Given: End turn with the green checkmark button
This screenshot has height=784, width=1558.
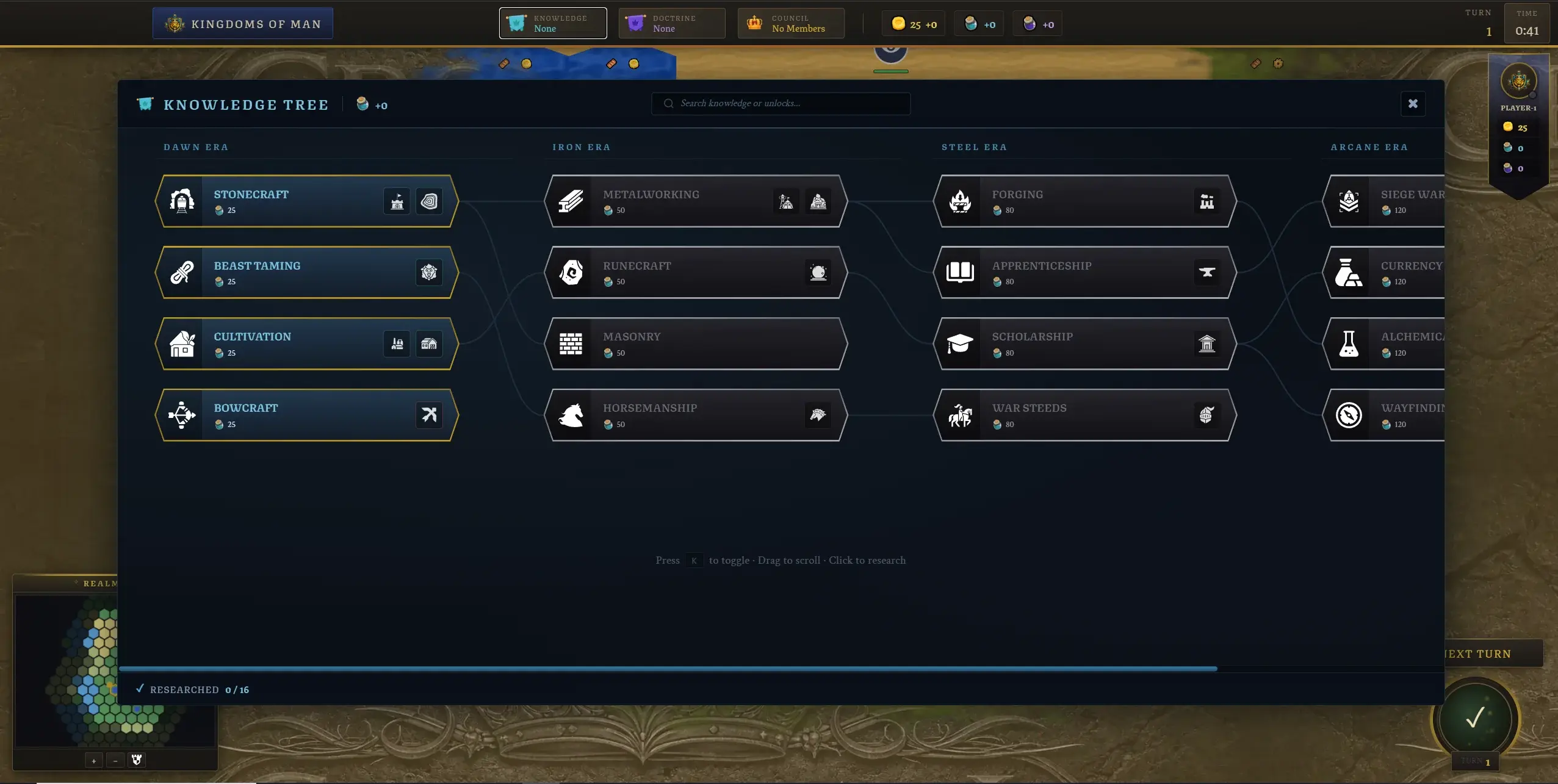Looking at the screenshot, I should (1475, 718).
